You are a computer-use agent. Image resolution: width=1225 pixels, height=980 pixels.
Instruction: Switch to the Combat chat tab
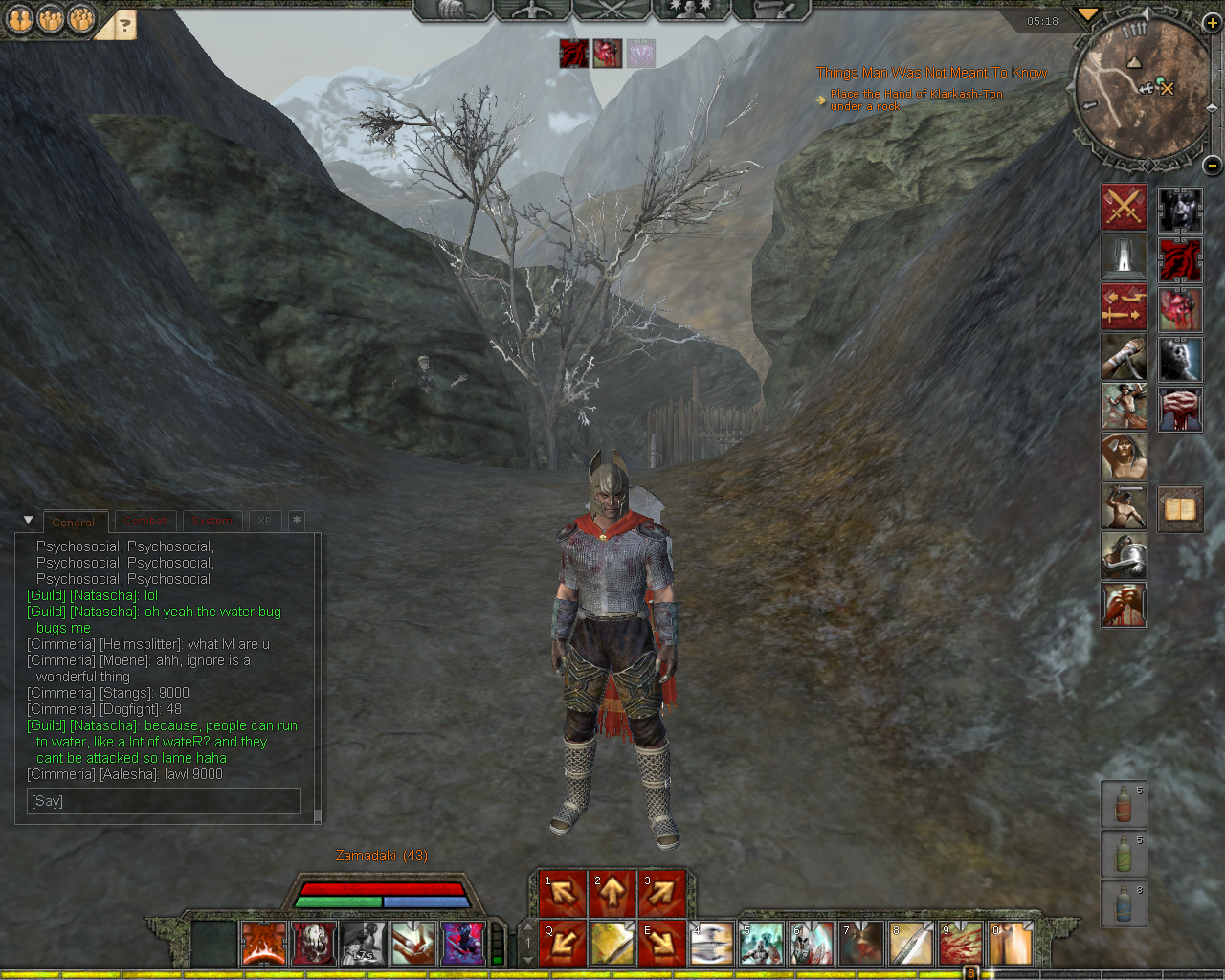click(x=145, y=522)
